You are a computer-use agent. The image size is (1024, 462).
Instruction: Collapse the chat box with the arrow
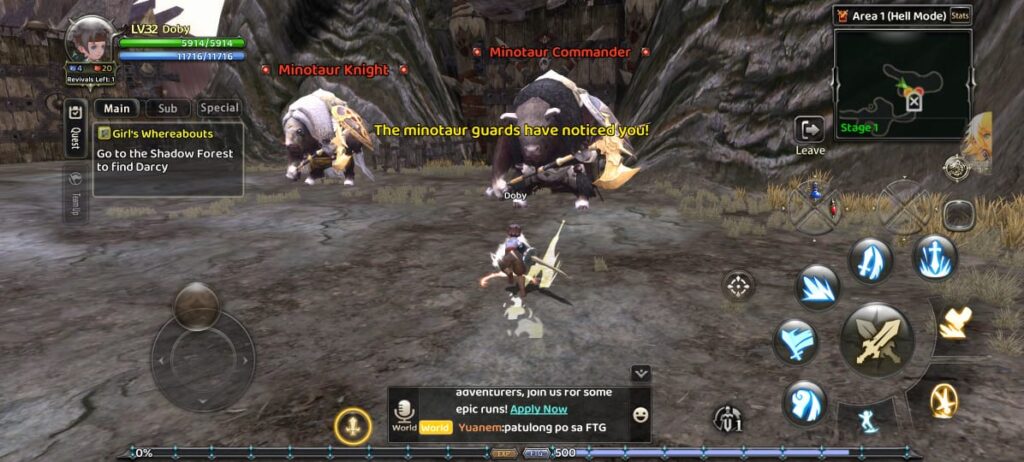[642, 373]
